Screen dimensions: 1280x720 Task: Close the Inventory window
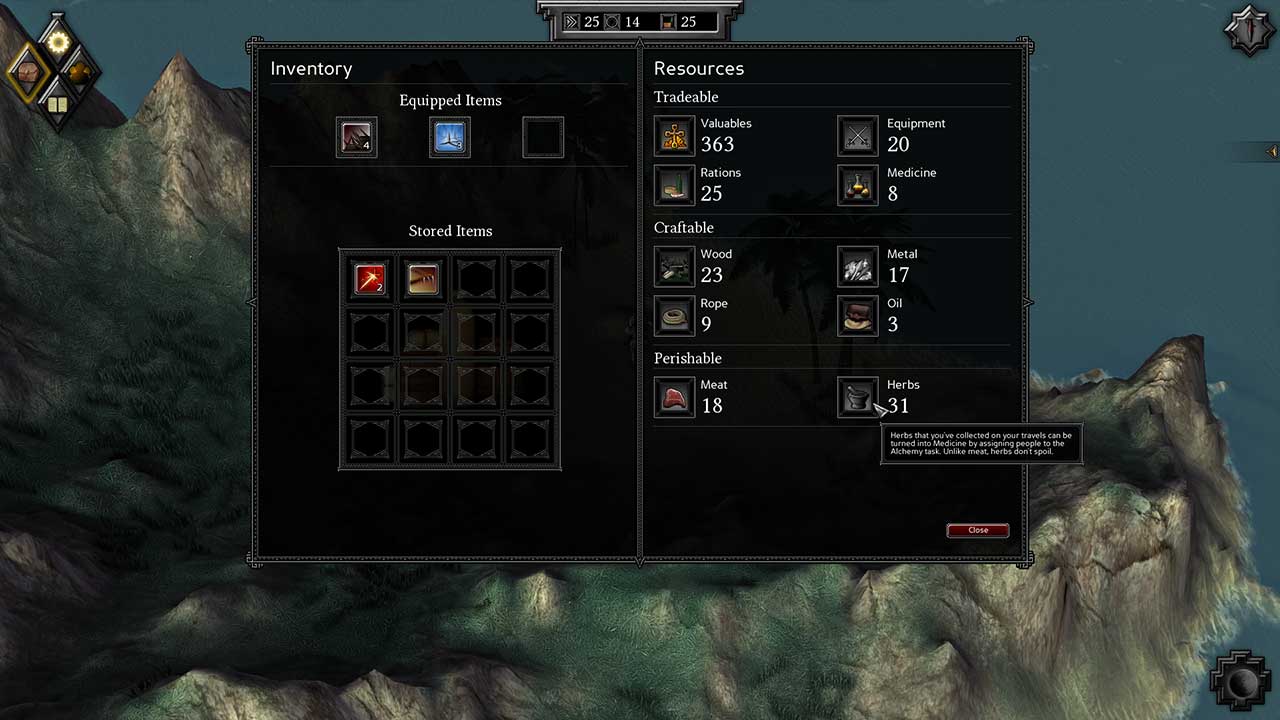[977, 530]
